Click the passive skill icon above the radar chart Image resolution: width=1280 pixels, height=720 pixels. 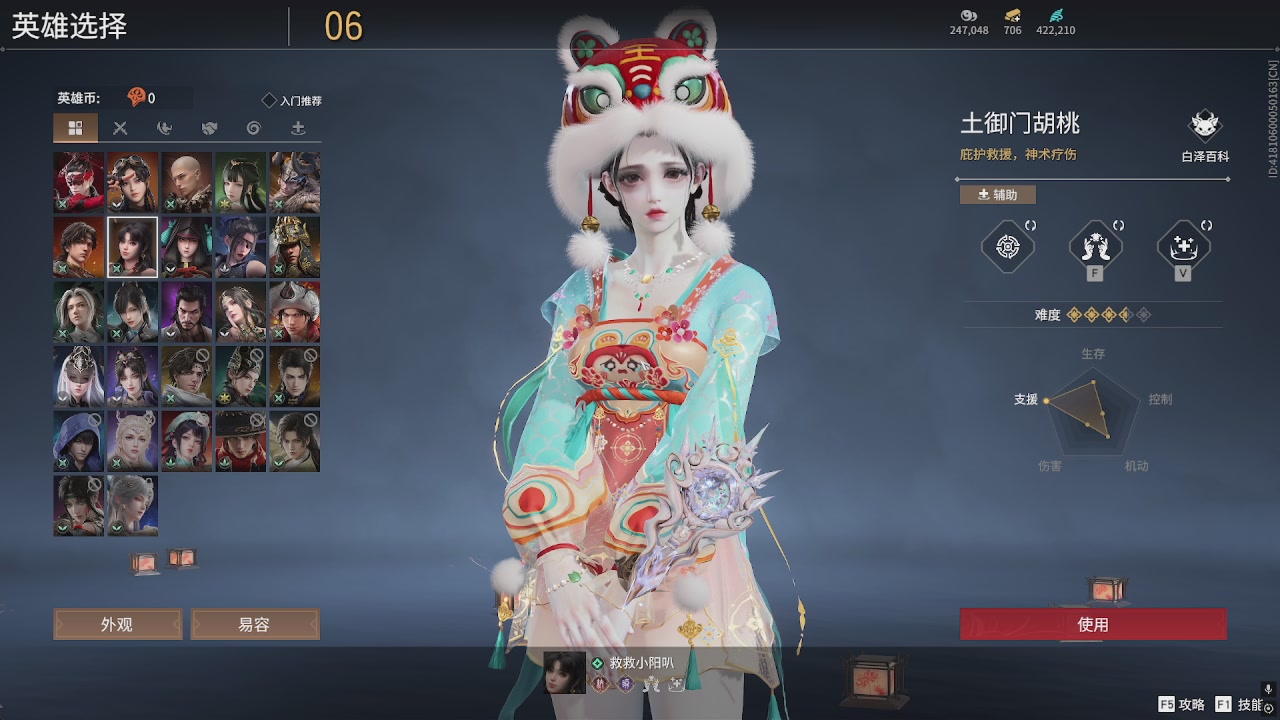1006,246
